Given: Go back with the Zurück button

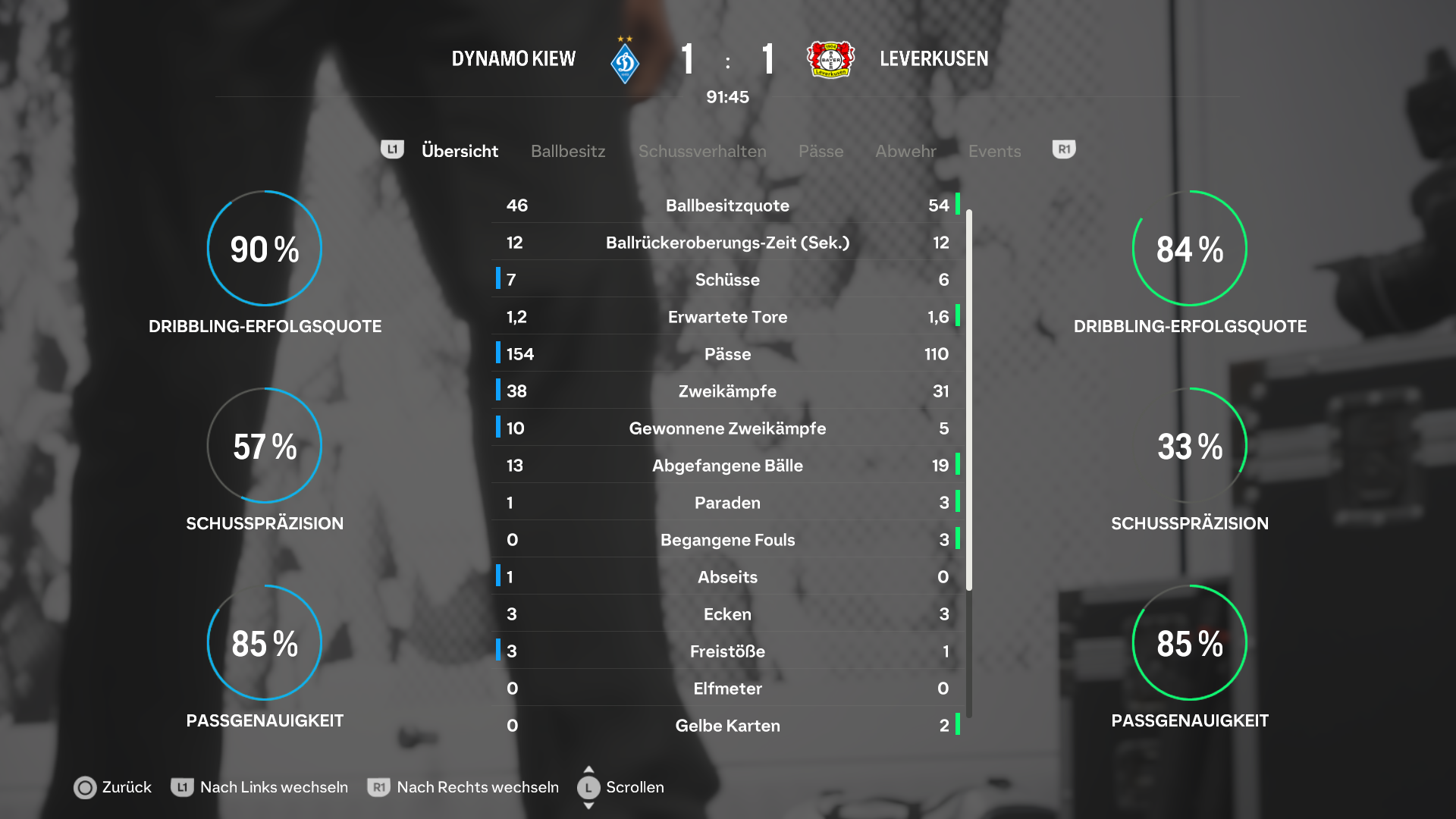Looking at the screenshot, I should (x=113, y=787).
